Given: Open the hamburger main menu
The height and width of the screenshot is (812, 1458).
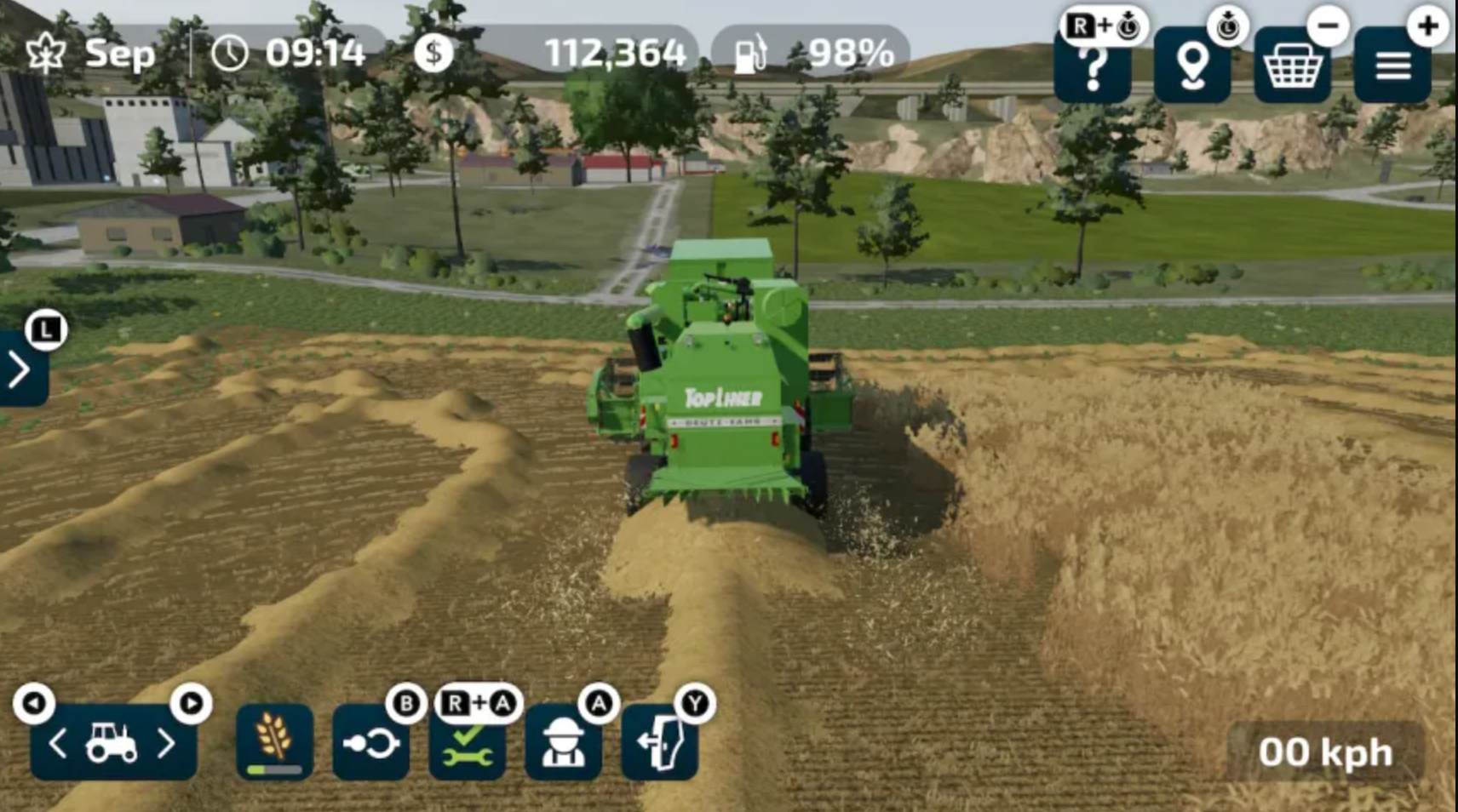Looking at the screenshot, I should click(1392, 66).
